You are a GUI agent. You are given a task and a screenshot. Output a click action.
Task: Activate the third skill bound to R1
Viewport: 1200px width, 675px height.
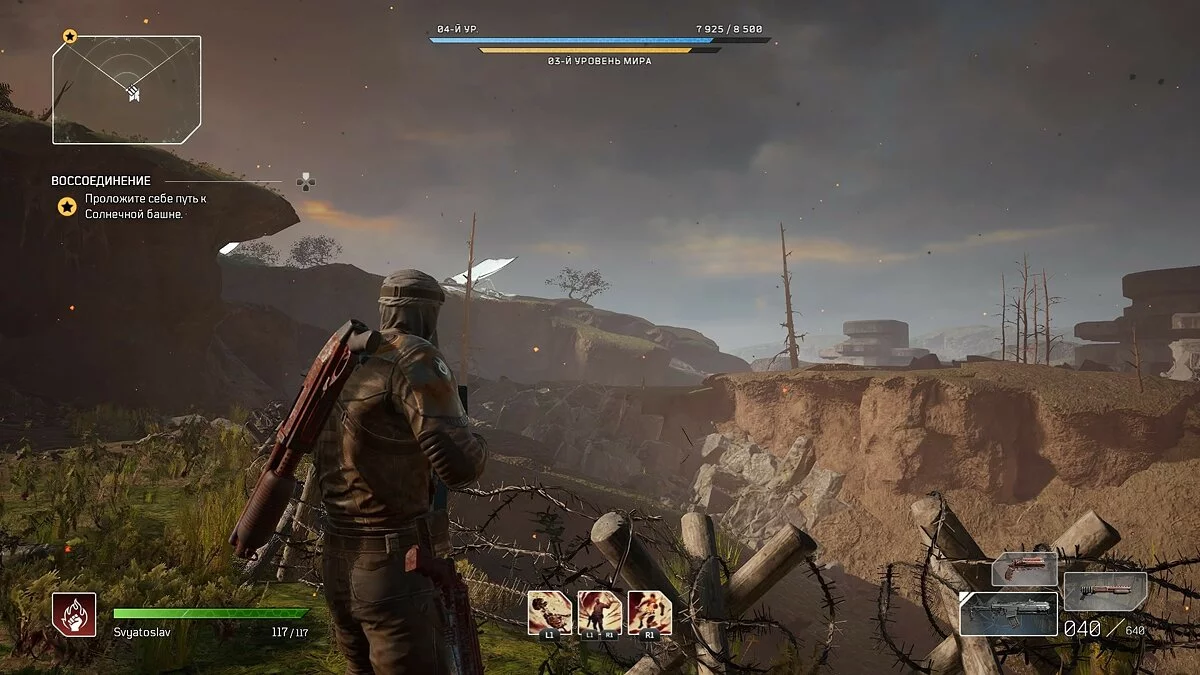pos(650,611)
